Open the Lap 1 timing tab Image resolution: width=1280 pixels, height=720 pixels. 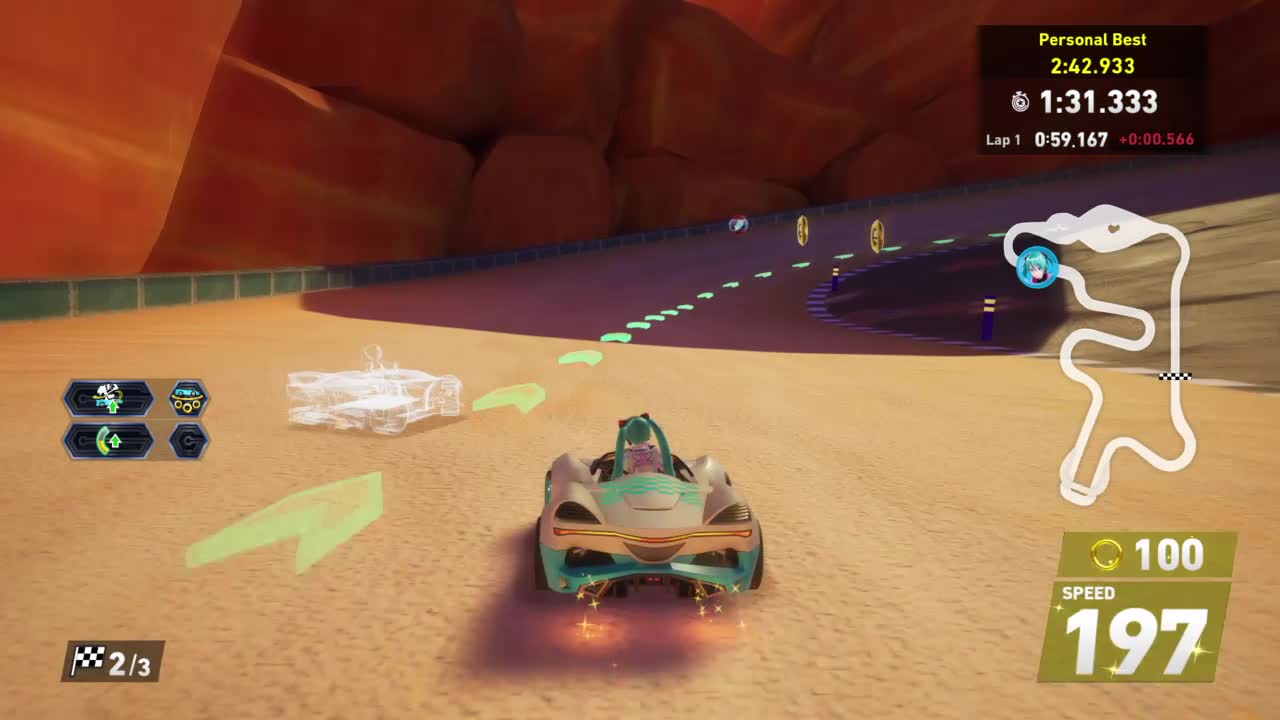coord(1002,141)
